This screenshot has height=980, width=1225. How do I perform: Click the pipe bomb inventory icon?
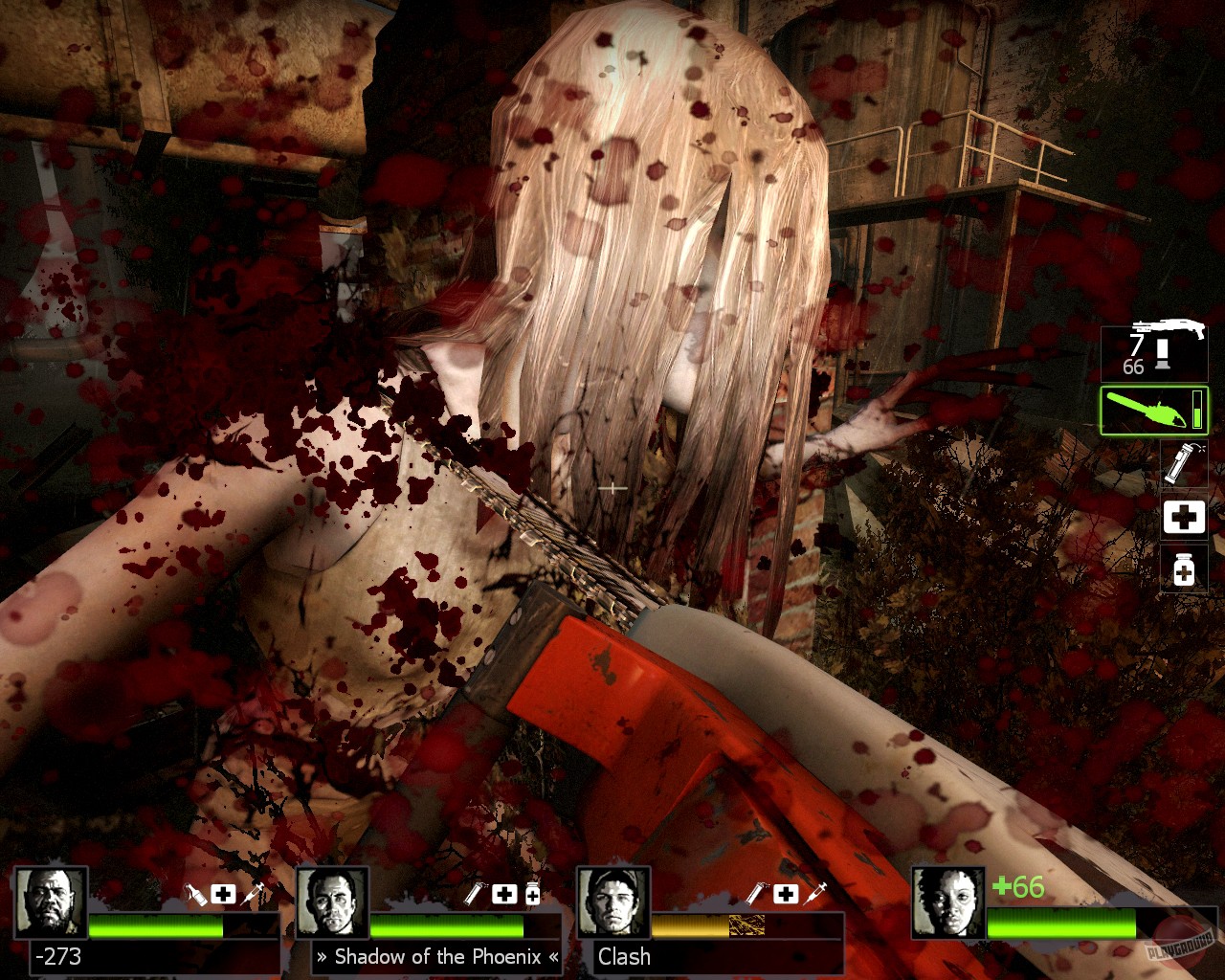tap(1183, 464)
